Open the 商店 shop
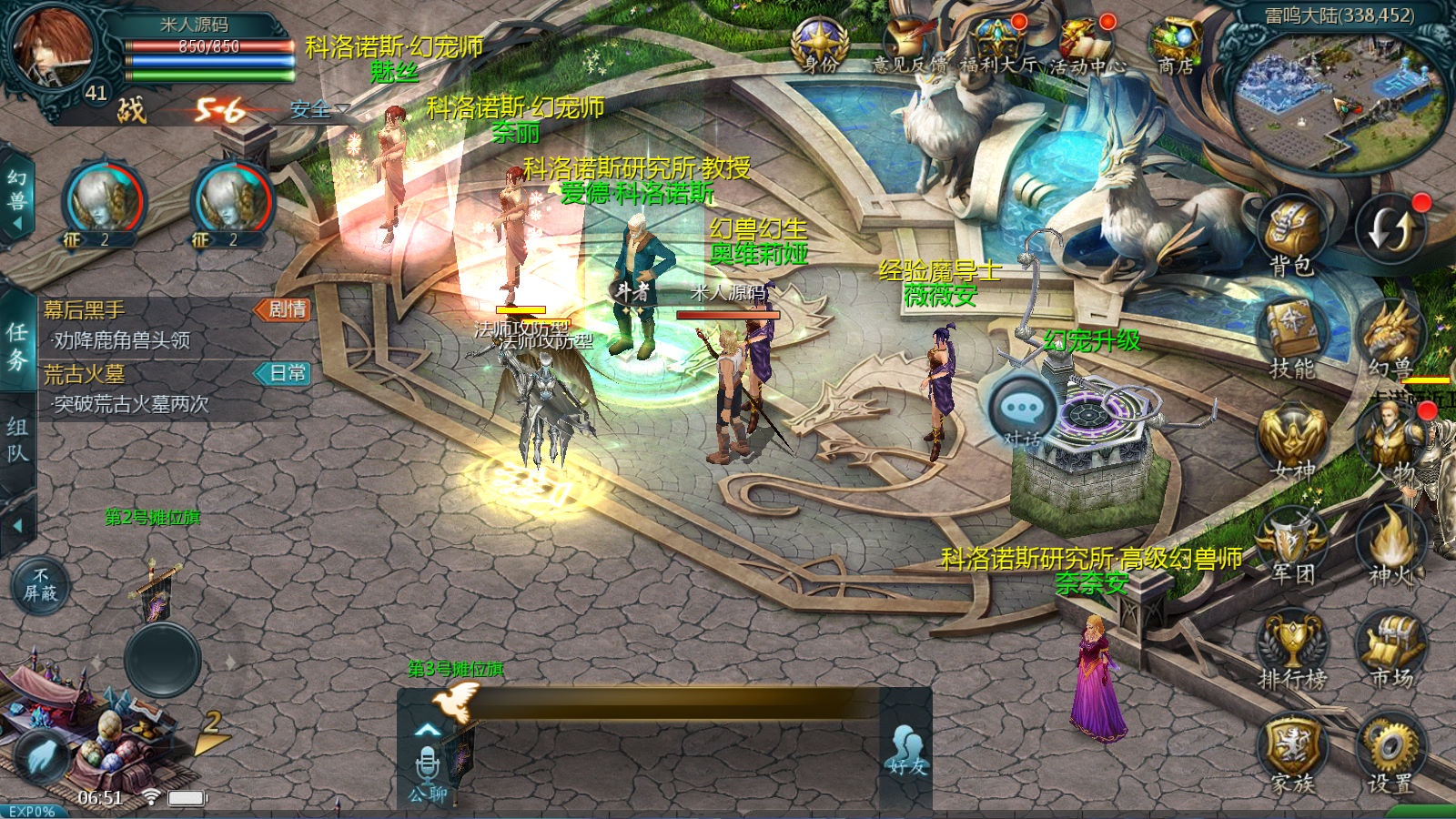 pyautogui.click(x=1176, y=45)
